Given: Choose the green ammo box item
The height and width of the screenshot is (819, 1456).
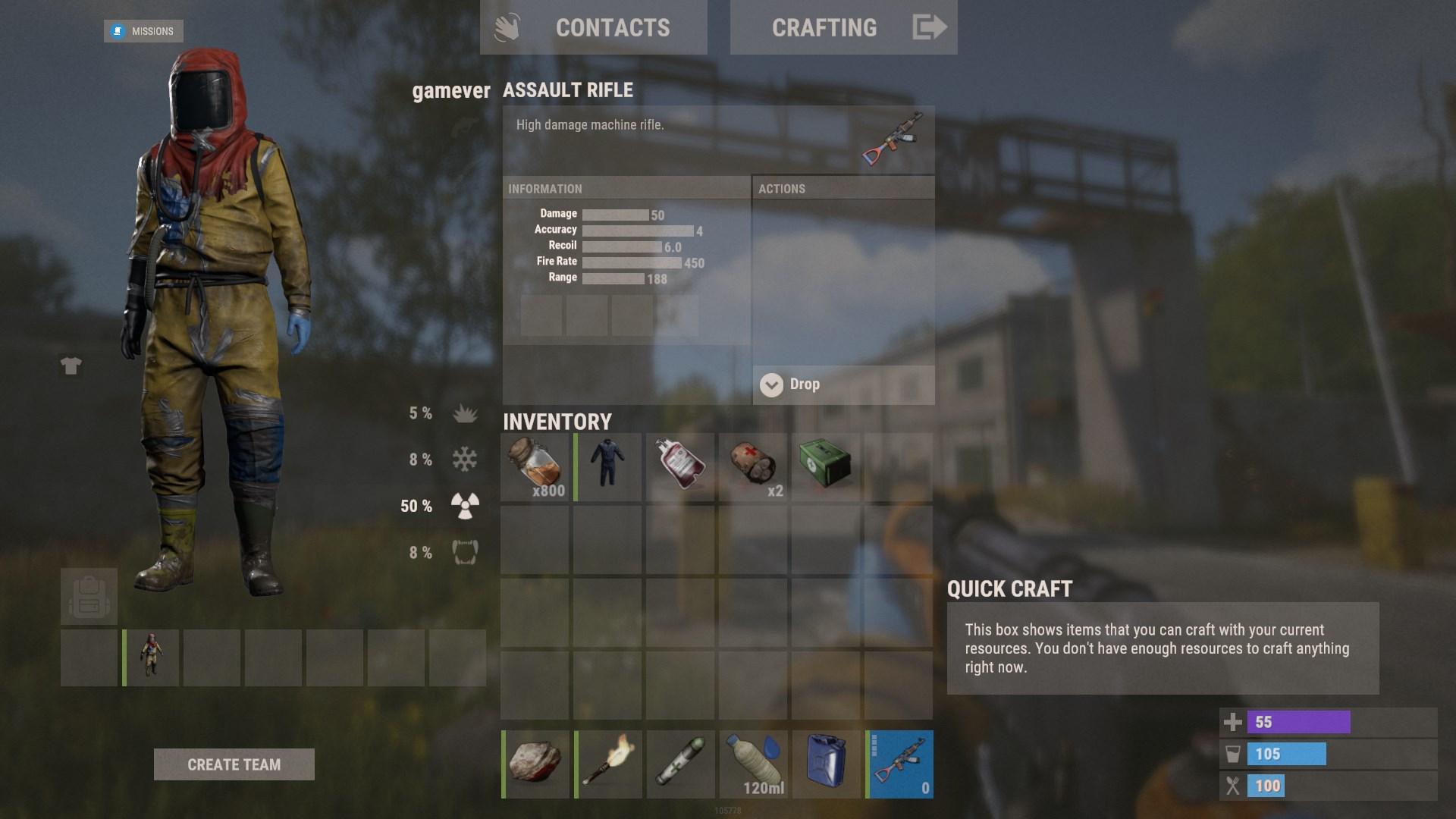Looking at the screenshot, I should (825, 467).
